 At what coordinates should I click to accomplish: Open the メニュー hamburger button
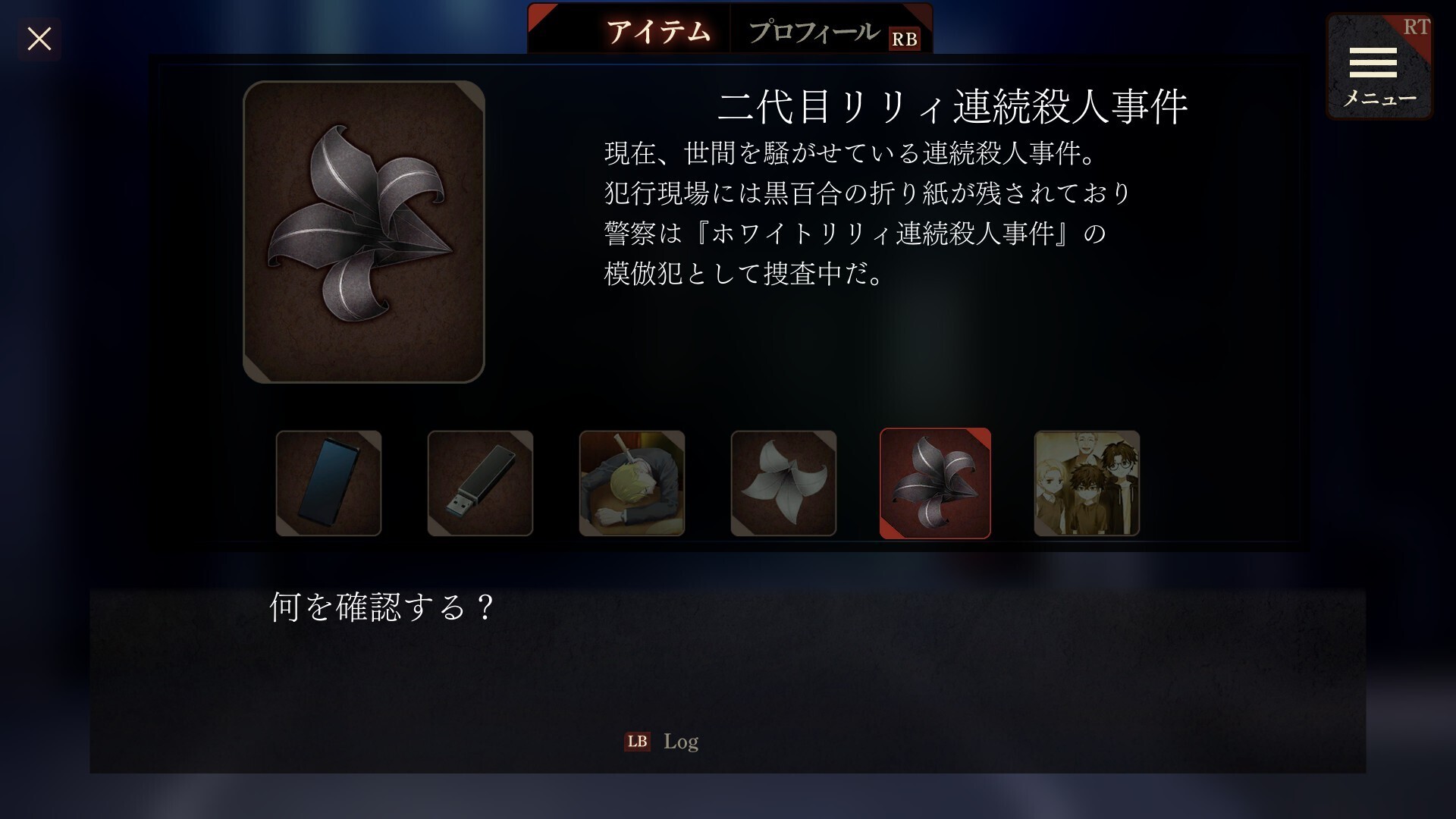(1378, 67)
